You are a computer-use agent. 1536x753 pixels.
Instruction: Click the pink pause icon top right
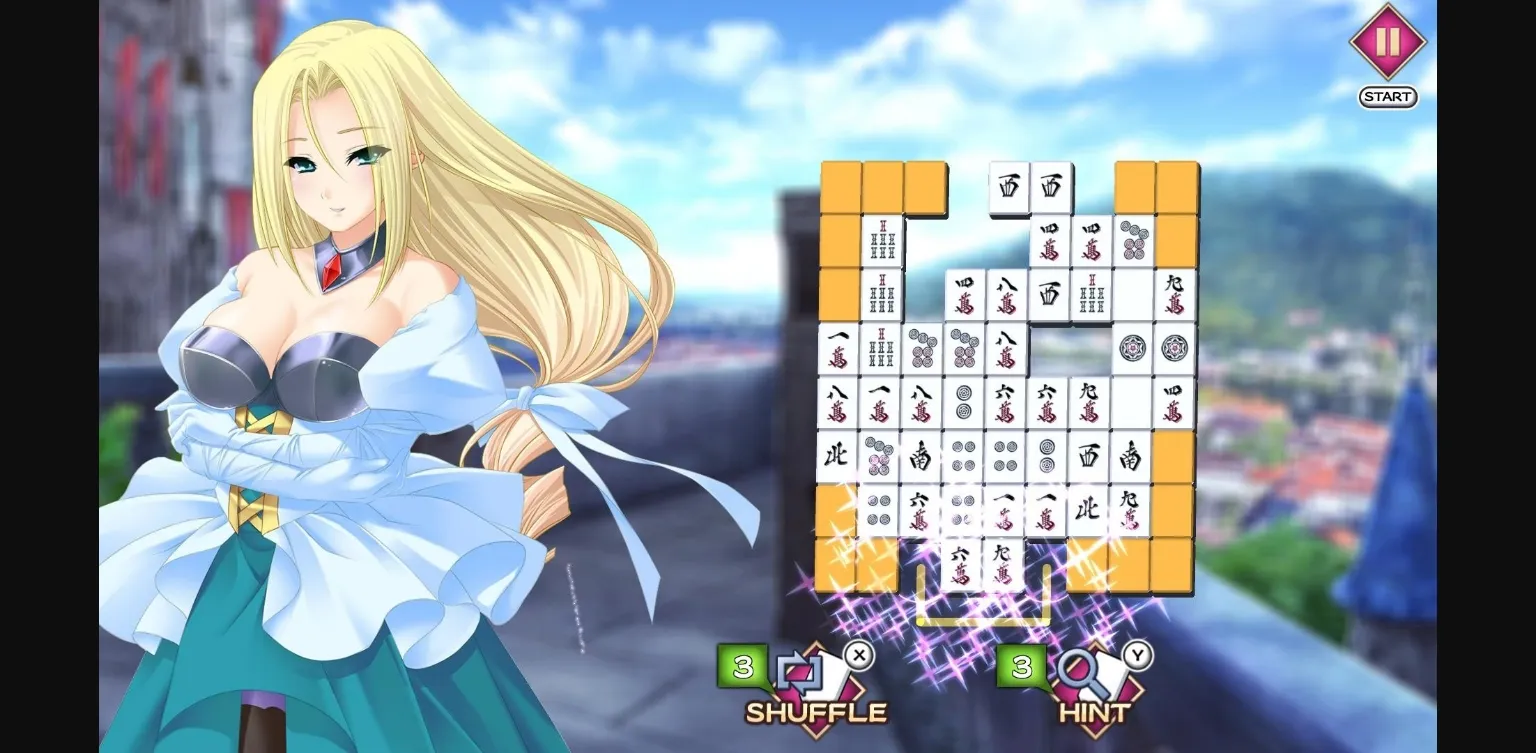(1387, 44)
